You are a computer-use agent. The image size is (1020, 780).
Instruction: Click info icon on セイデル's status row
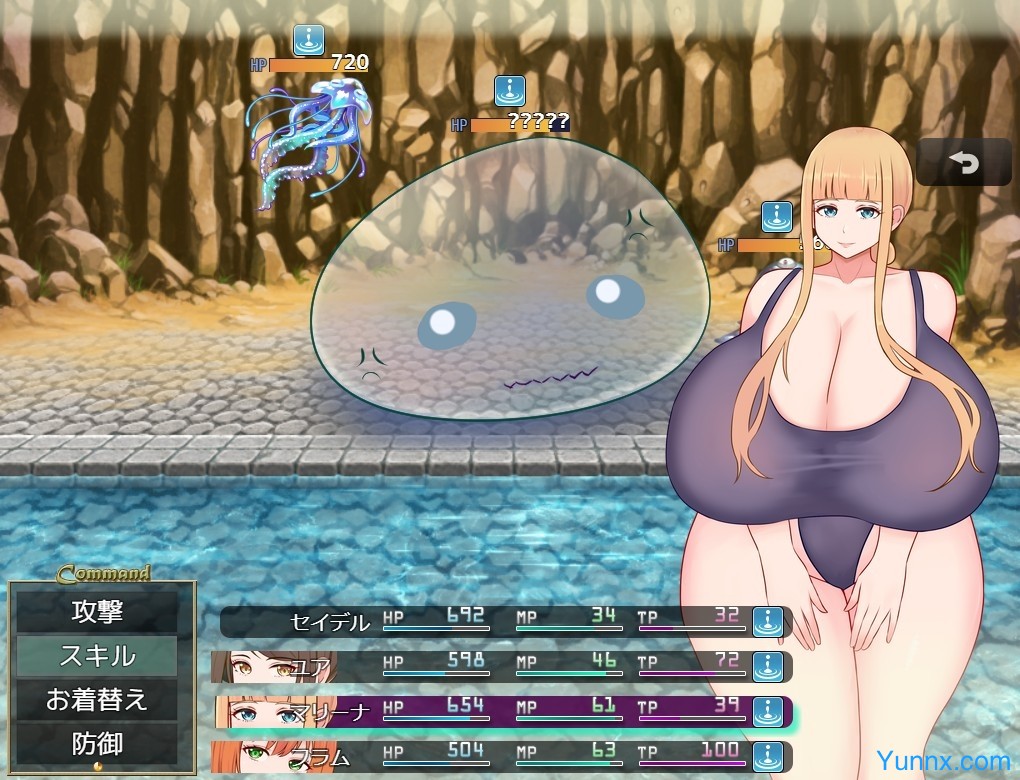[x=767, y=621]
